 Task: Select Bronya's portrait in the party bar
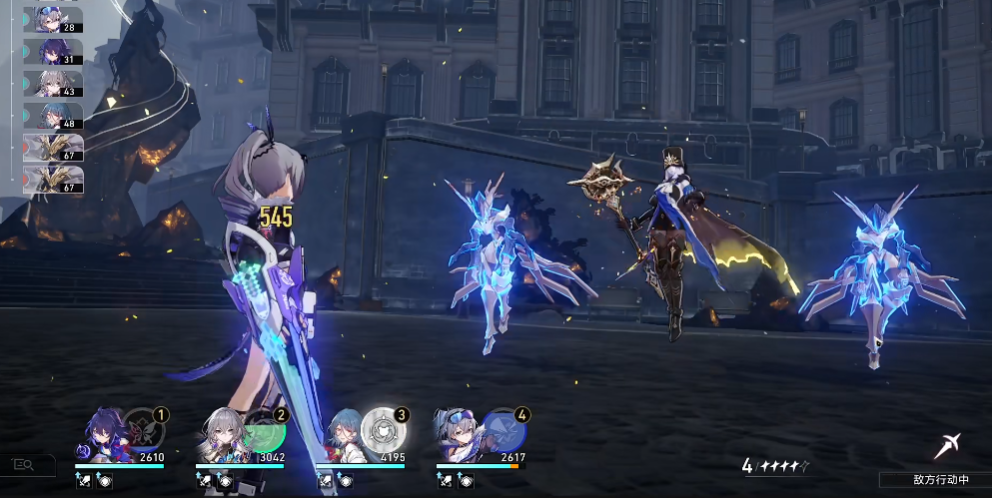[225, 438]
